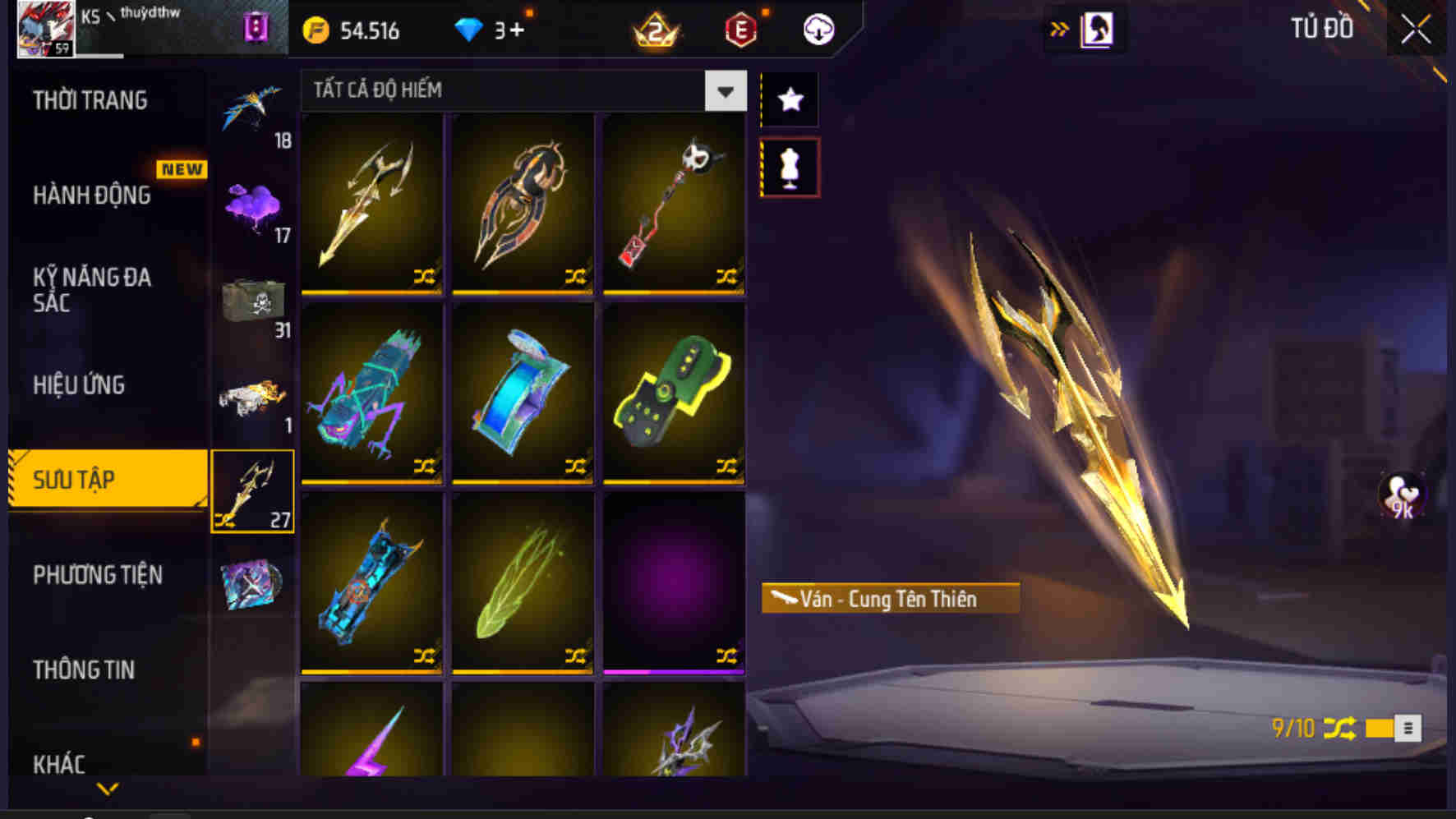Select the purple orb item thumbnail
The image size is (1456, 819).
click(x=674, y=582)
